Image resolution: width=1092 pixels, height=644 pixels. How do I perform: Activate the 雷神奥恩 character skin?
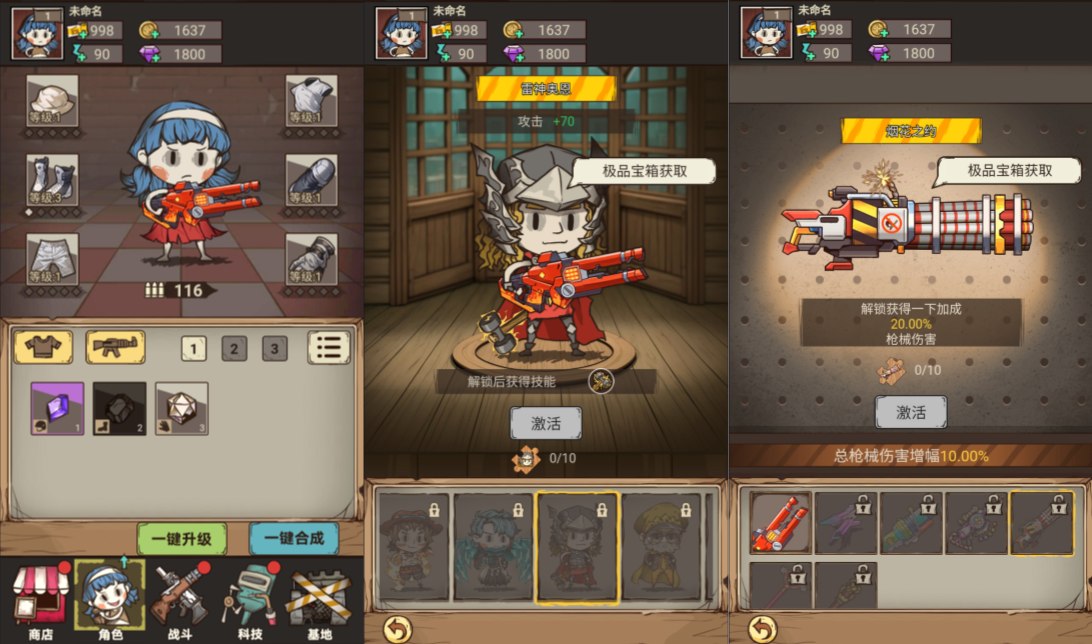point(545,423)
